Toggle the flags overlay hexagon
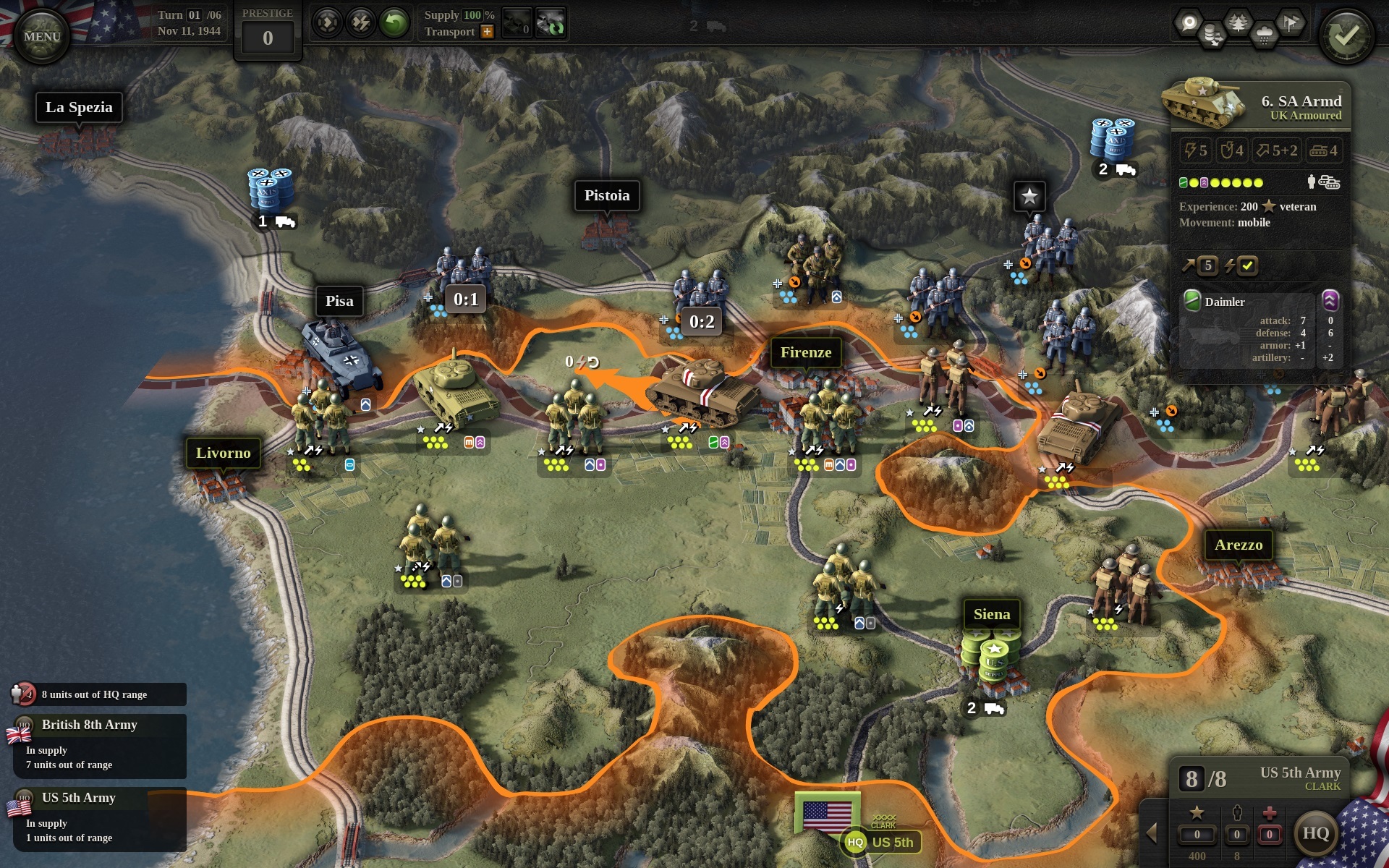 point(1290,23)
